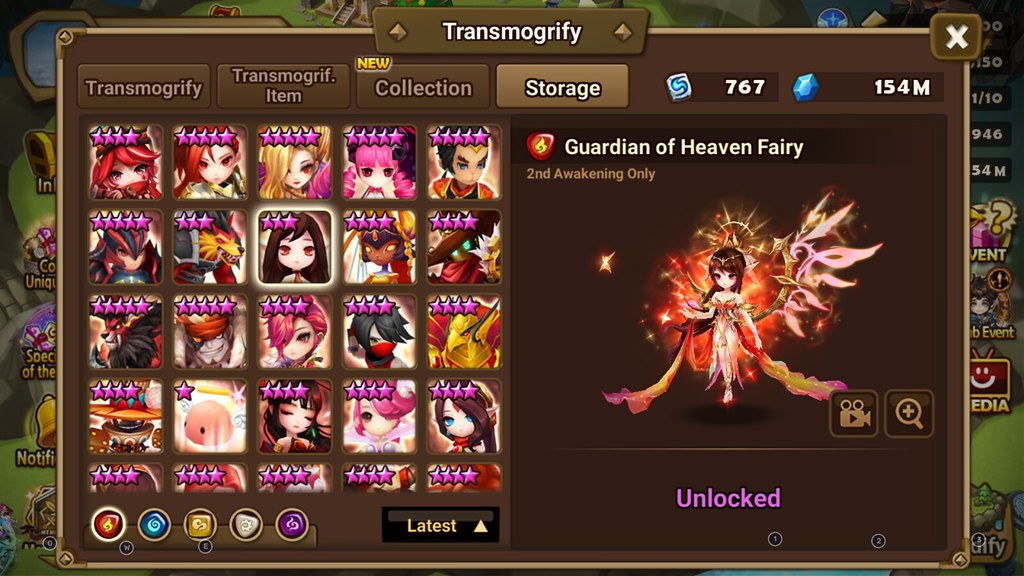Filter by fire element
Image resolution: width=1024 pixels, height=576 pixels.
[x=108, y=523]
